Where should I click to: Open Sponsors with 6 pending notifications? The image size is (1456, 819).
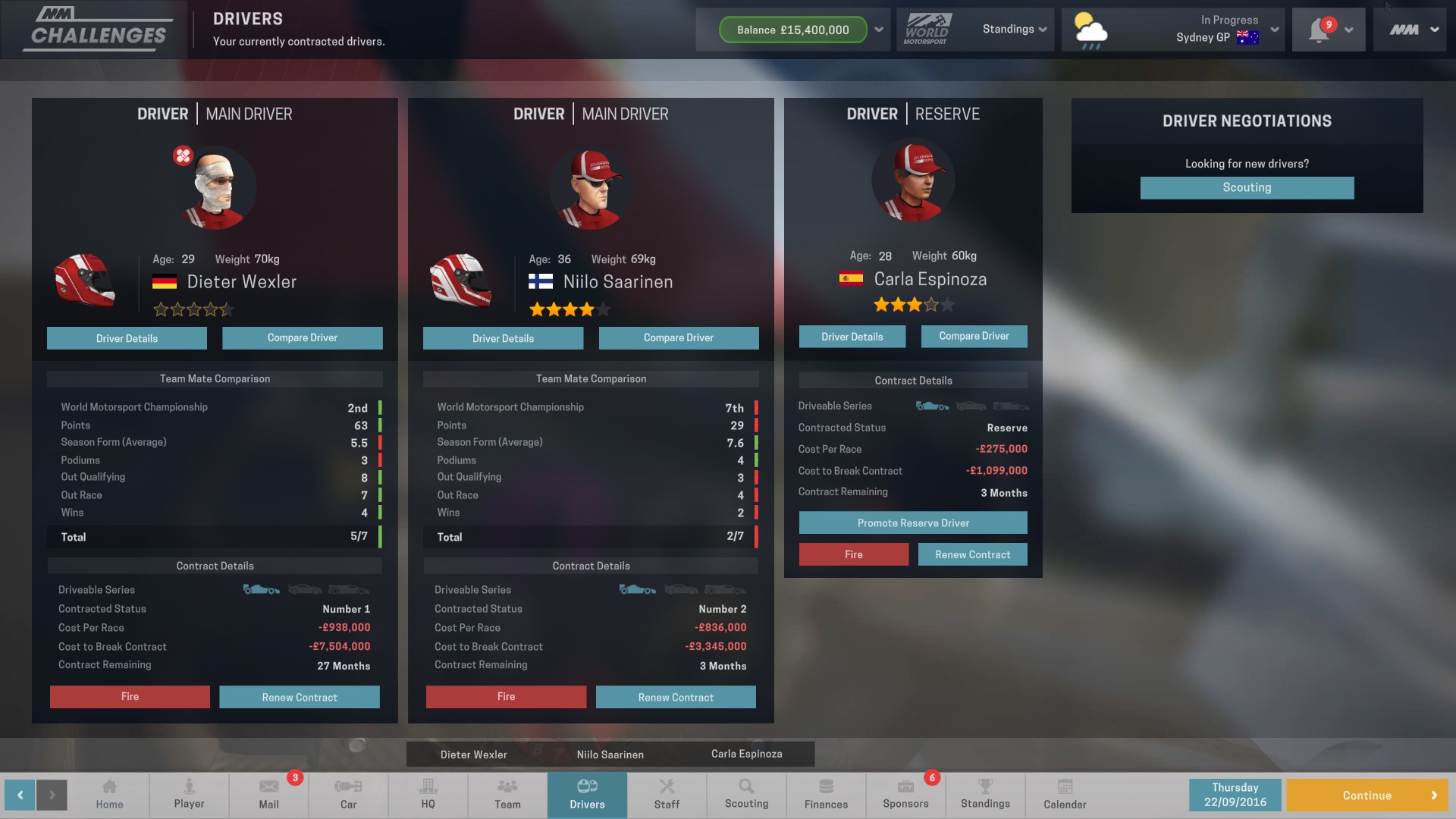(905, 795)
